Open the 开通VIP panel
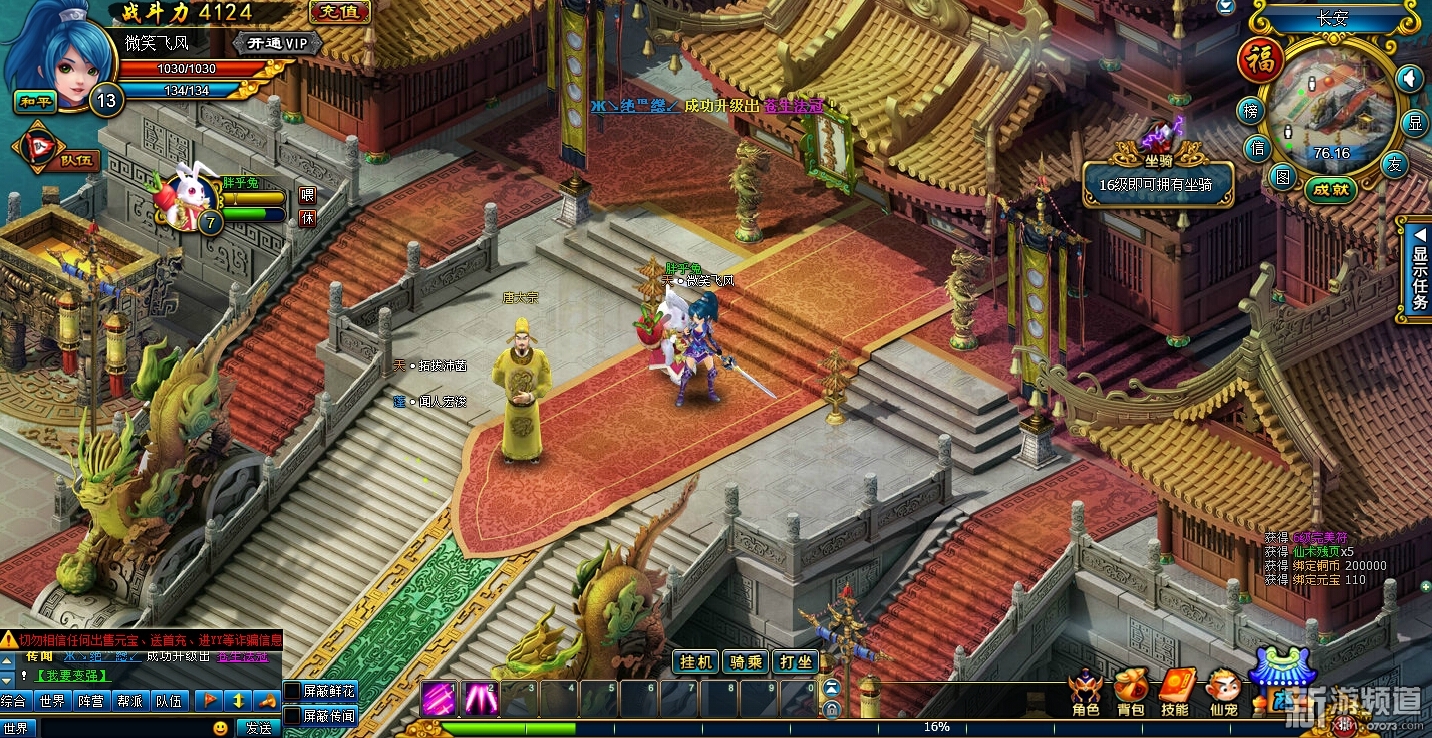The image size is (1432, 738). point(277,44)
